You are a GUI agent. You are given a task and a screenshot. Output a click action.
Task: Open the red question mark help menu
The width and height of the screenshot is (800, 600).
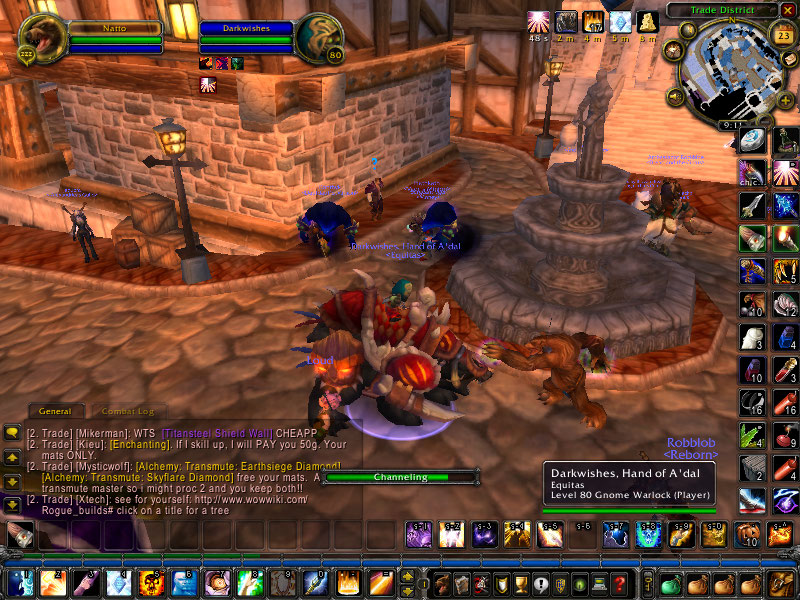(621, 583)
